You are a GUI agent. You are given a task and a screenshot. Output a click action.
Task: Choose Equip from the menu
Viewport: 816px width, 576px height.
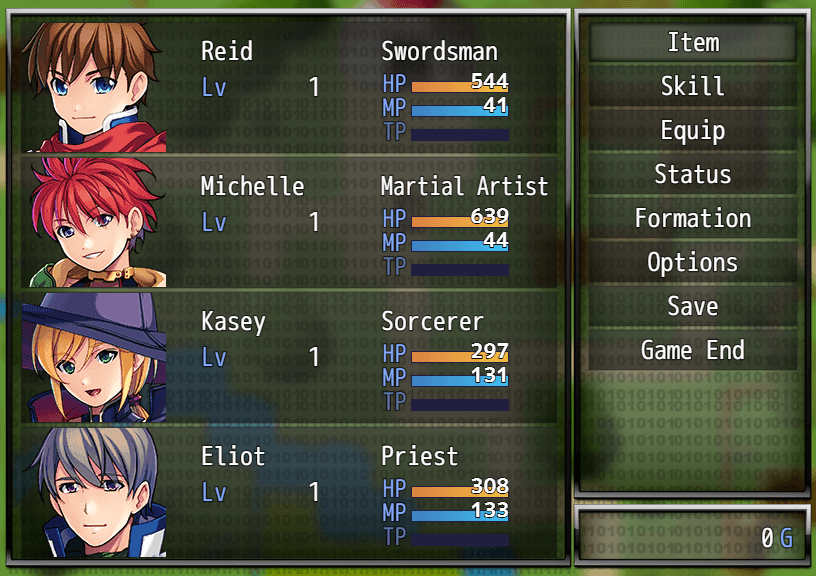(x=692, y=130)
